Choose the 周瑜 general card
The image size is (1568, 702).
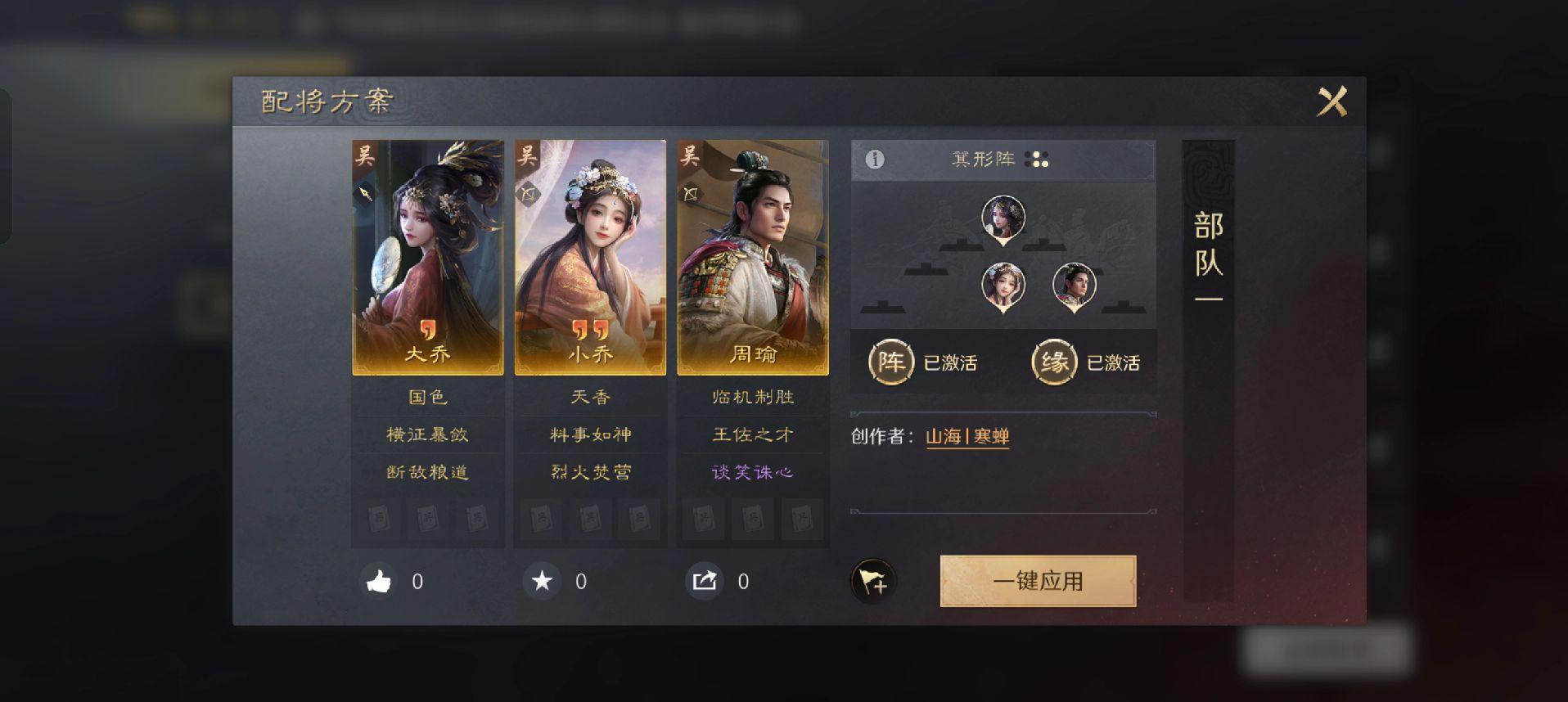click(753, 257)
